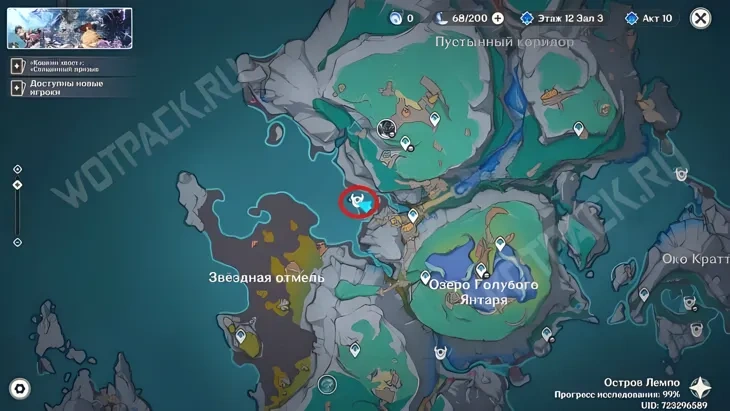Zoom the map out with the slider's bottom button
This screenshot has height=411, width=730.
point(17,242)
